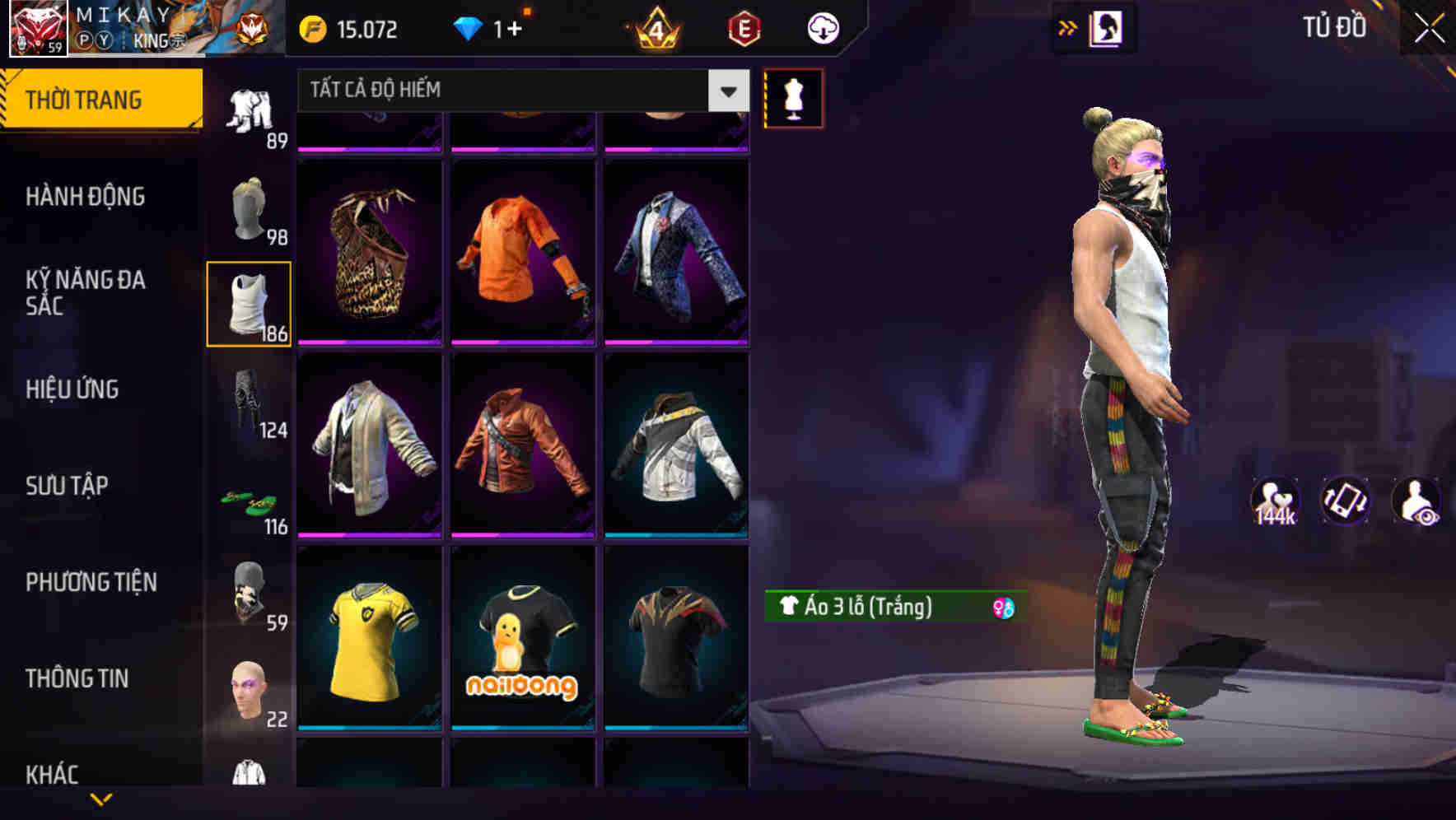Open the level 4 crown badge
This screenshot has width=1456, height=820.
pos(655,30)
